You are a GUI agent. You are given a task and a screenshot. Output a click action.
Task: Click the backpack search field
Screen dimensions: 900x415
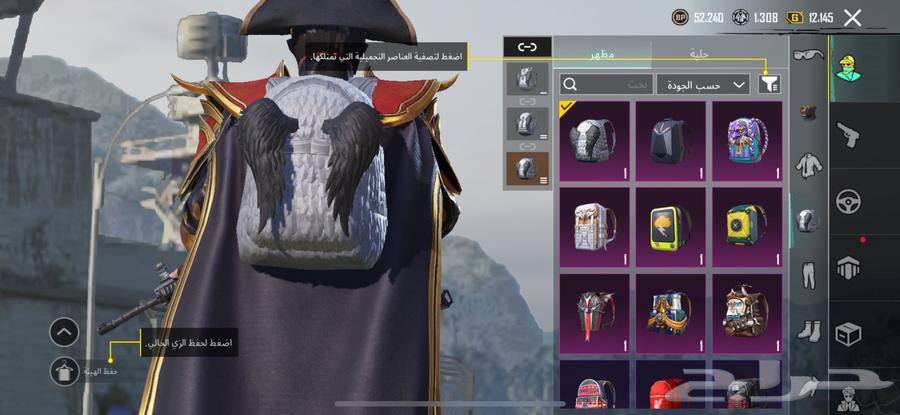(x=606, y=85)
